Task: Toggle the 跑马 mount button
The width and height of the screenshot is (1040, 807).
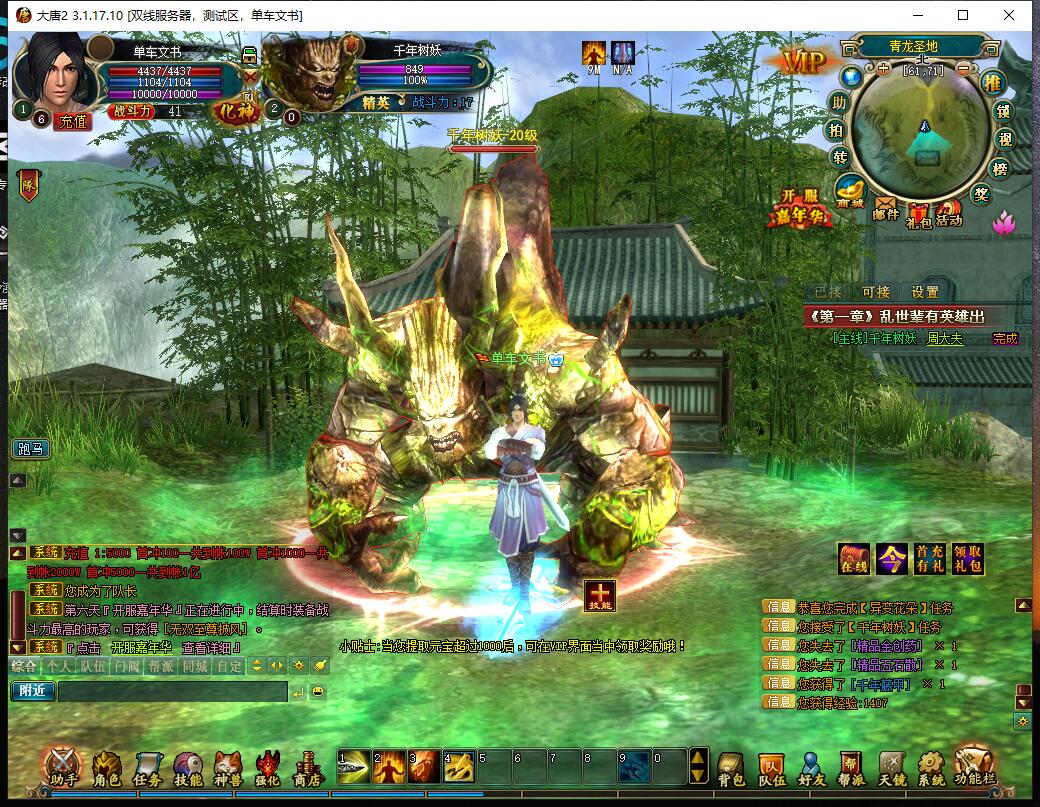Action: (30, 449)
